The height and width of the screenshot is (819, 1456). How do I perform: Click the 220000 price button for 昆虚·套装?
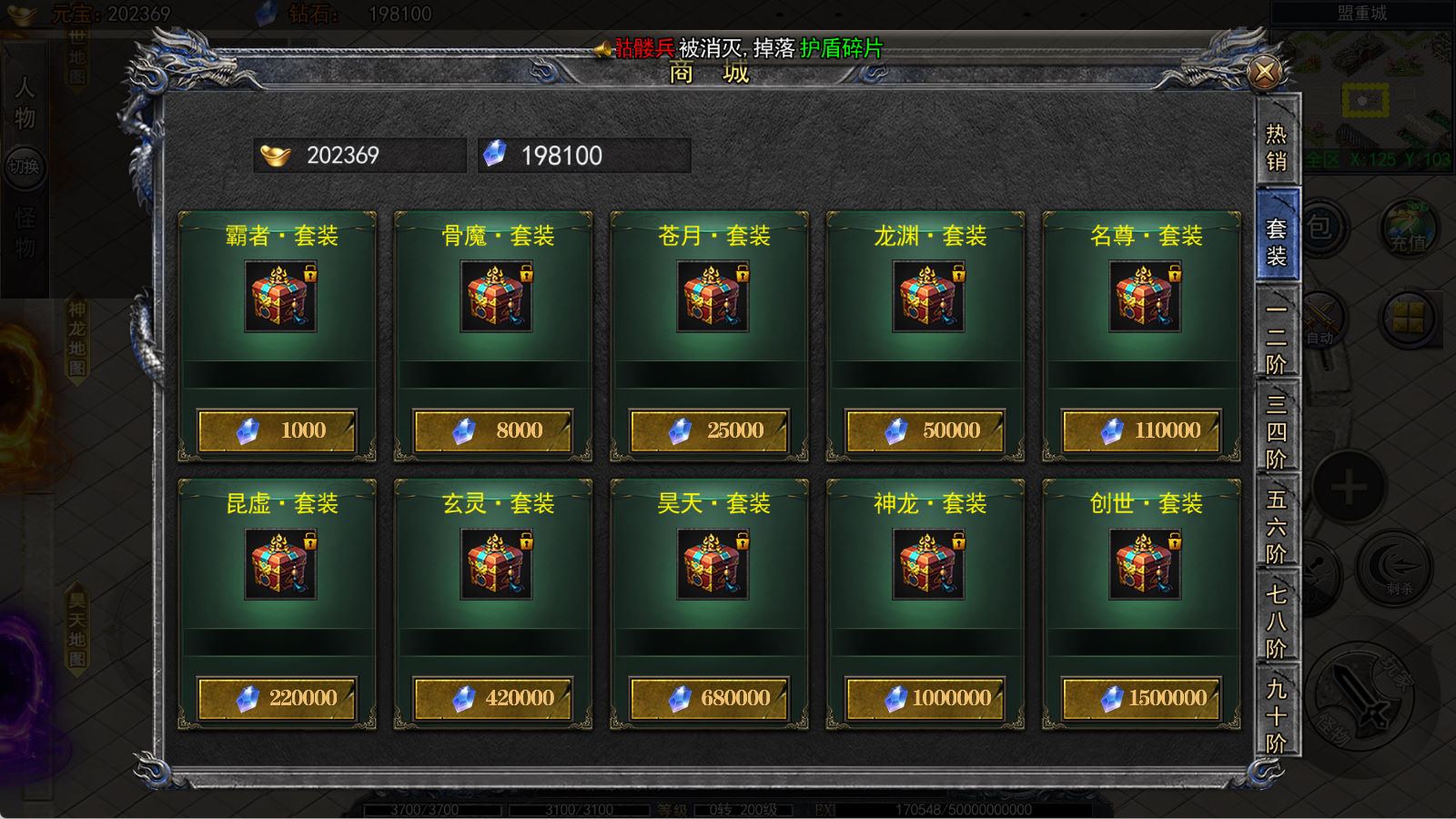coord(278,698)
